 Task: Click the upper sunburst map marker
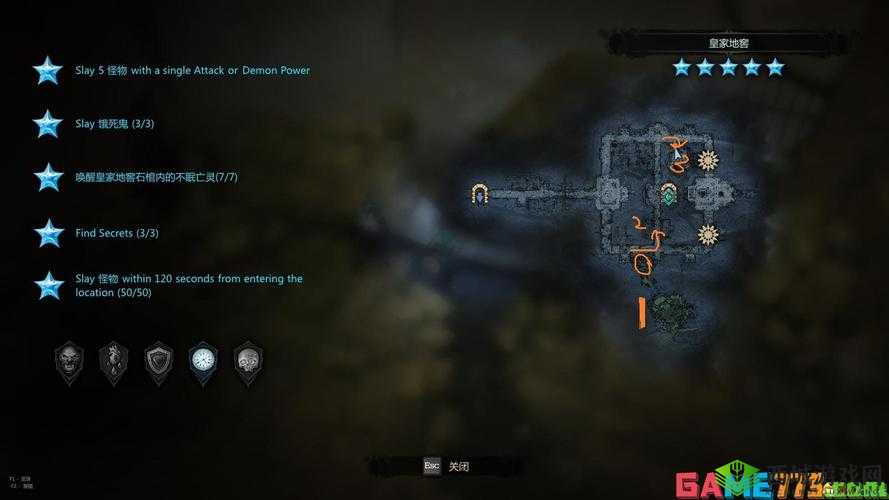[708, 160]
